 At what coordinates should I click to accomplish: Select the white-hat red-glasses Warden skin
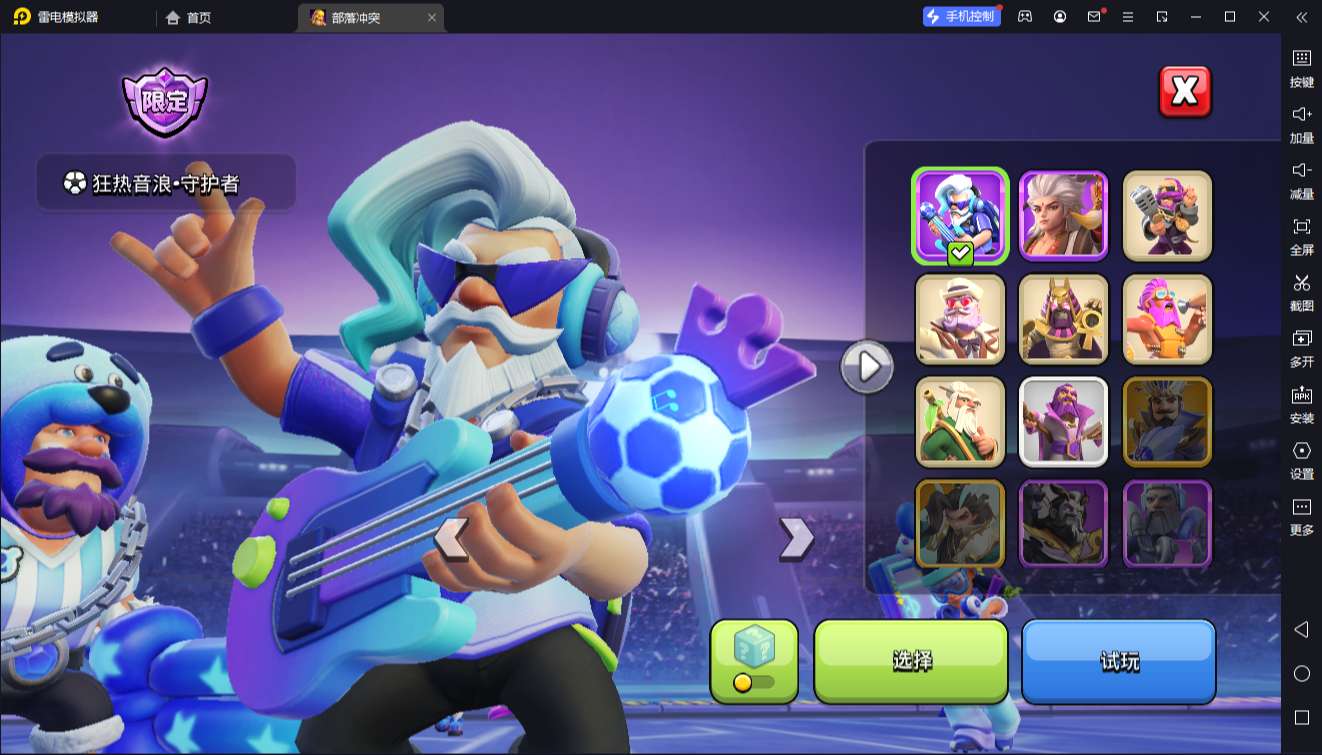coord(960,319)
